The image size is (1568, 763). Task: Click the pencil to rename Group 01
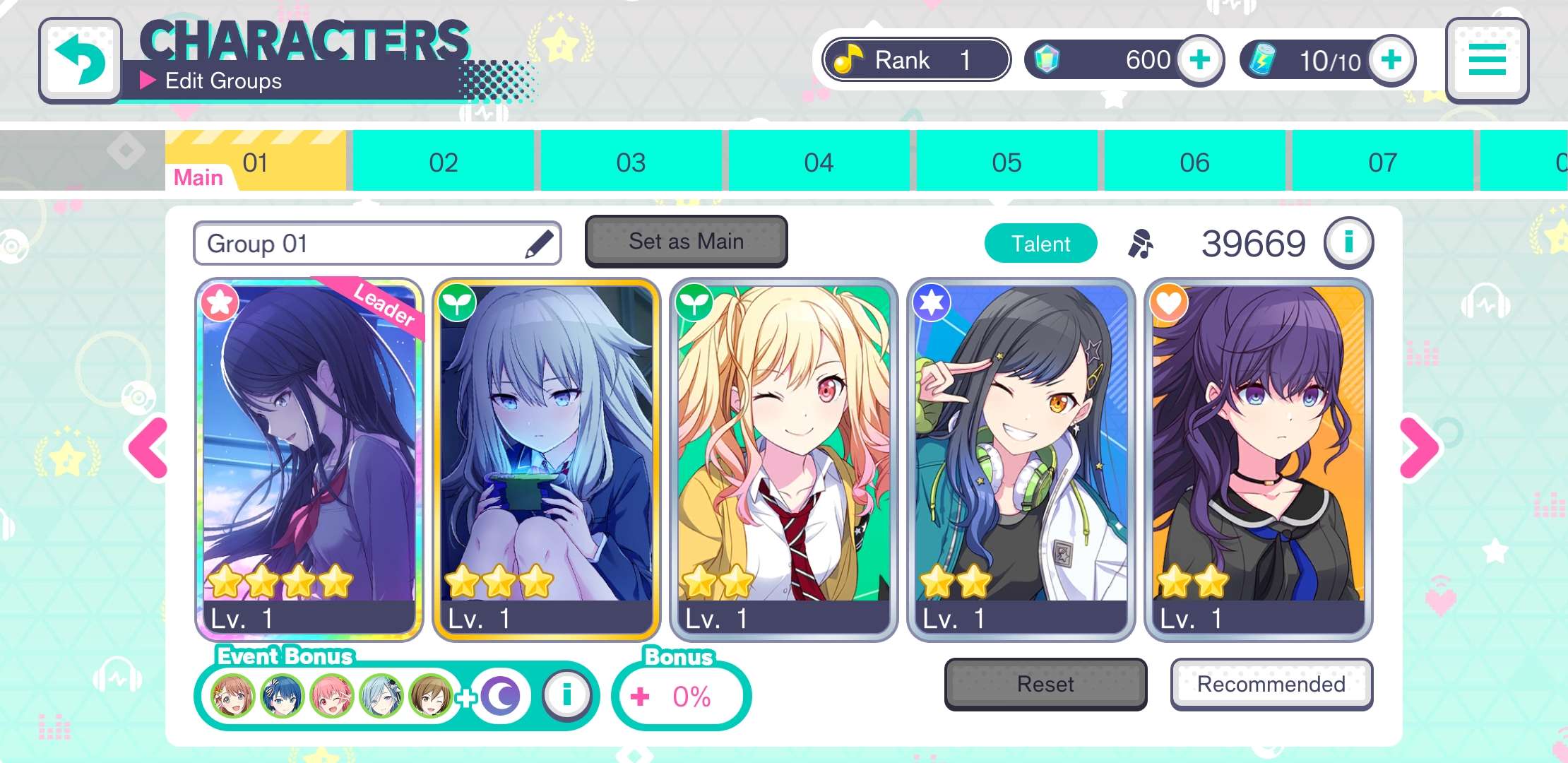pos(539,242)
